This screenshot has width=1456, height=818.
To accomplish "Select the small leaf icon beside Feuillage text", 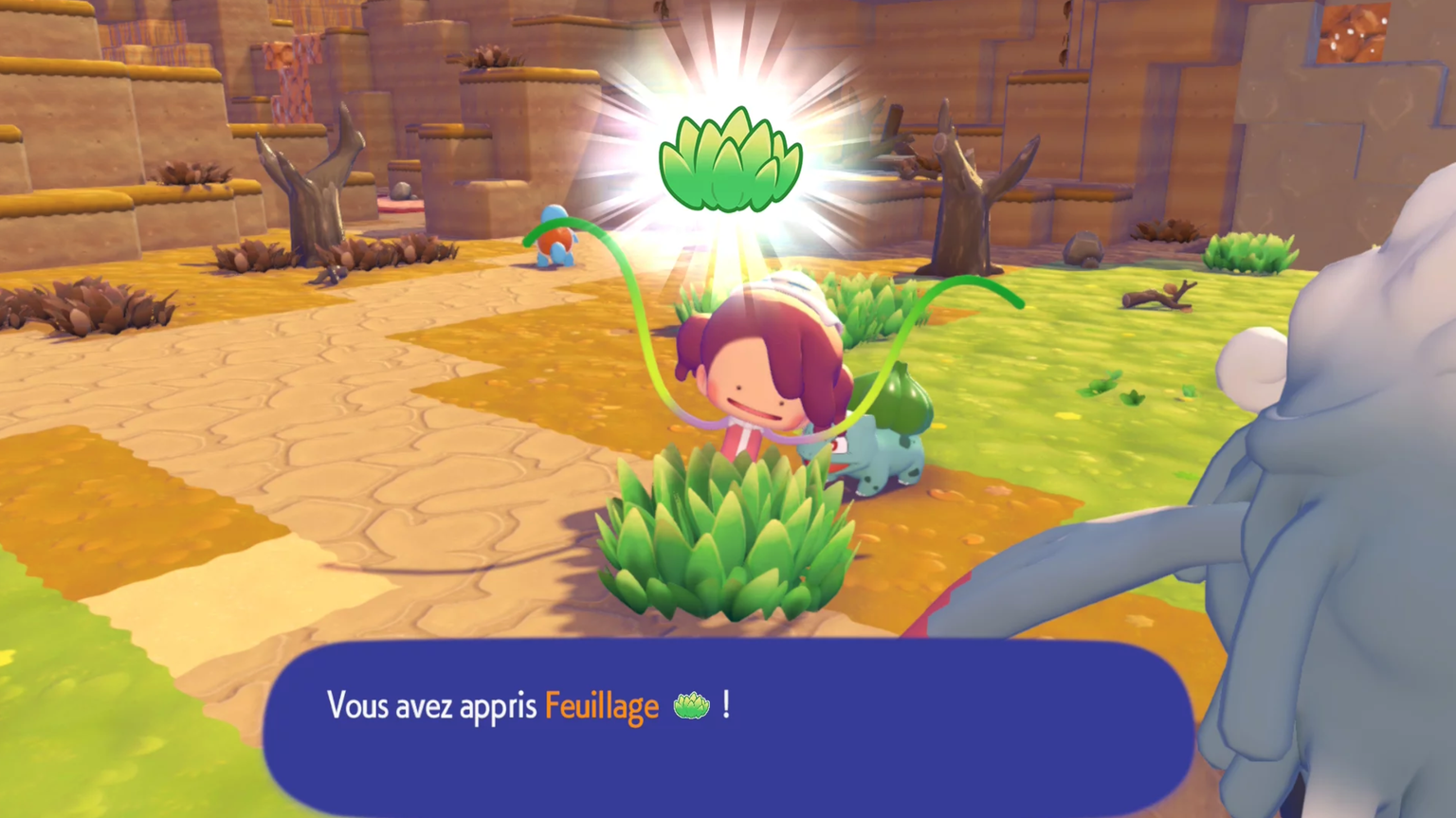I will 691,705.
